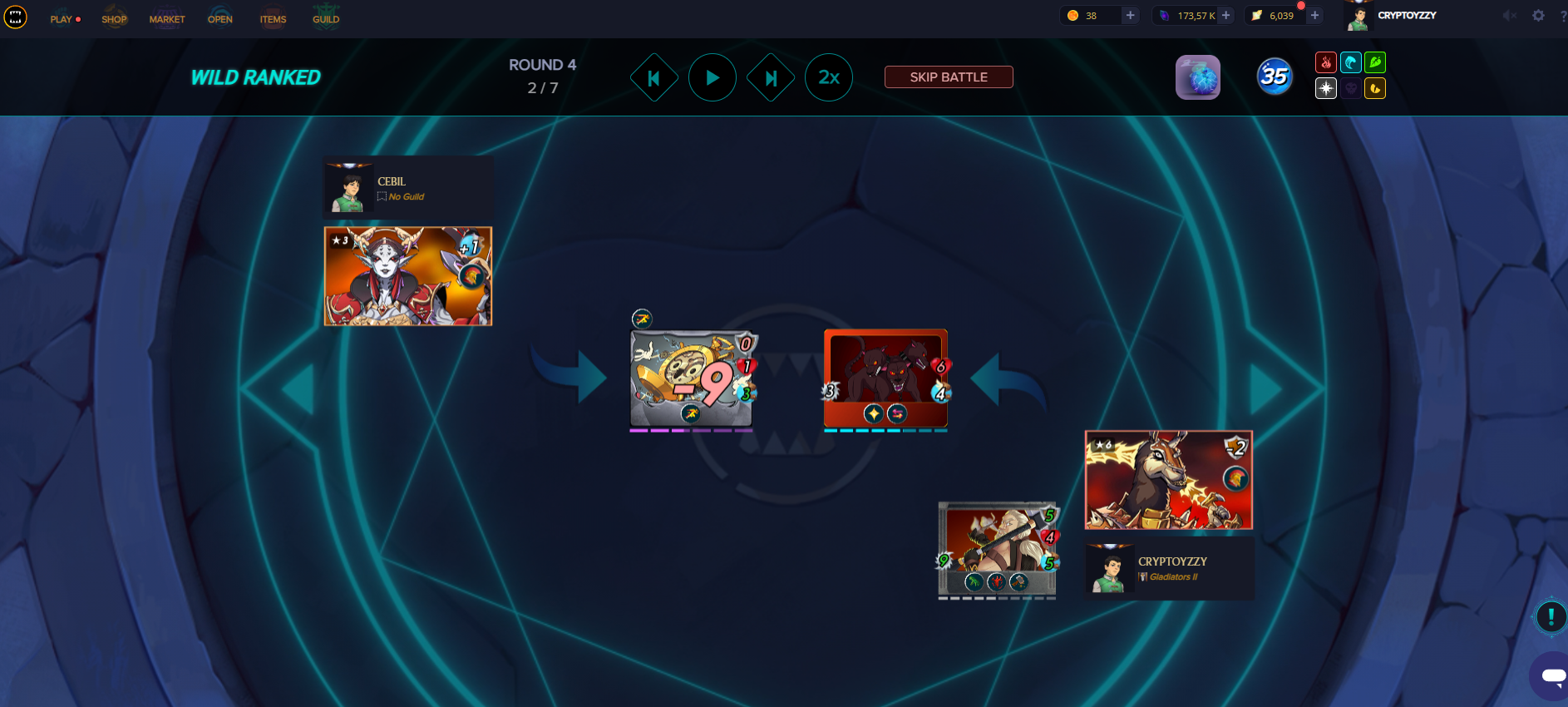Select CEBIL's summoner card
The image size is (1568, 707).
tap(408, 276)
